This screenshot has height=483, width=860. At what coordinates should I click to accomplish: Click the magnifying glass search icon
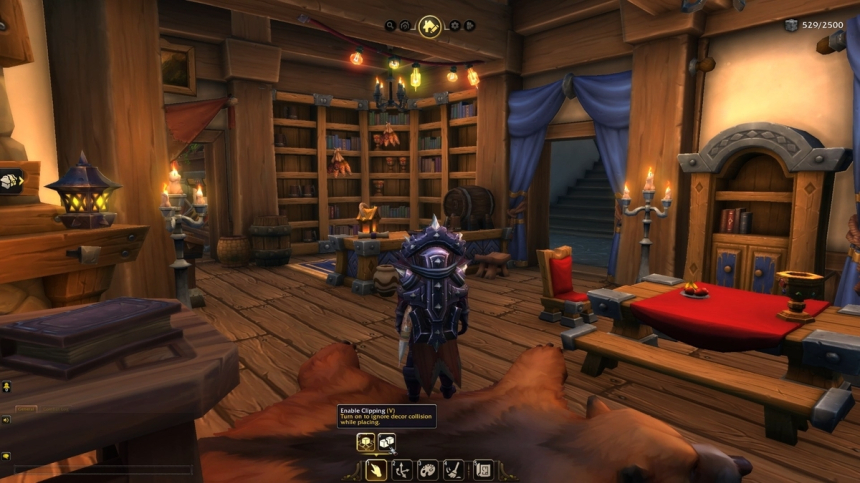[390, 26]
